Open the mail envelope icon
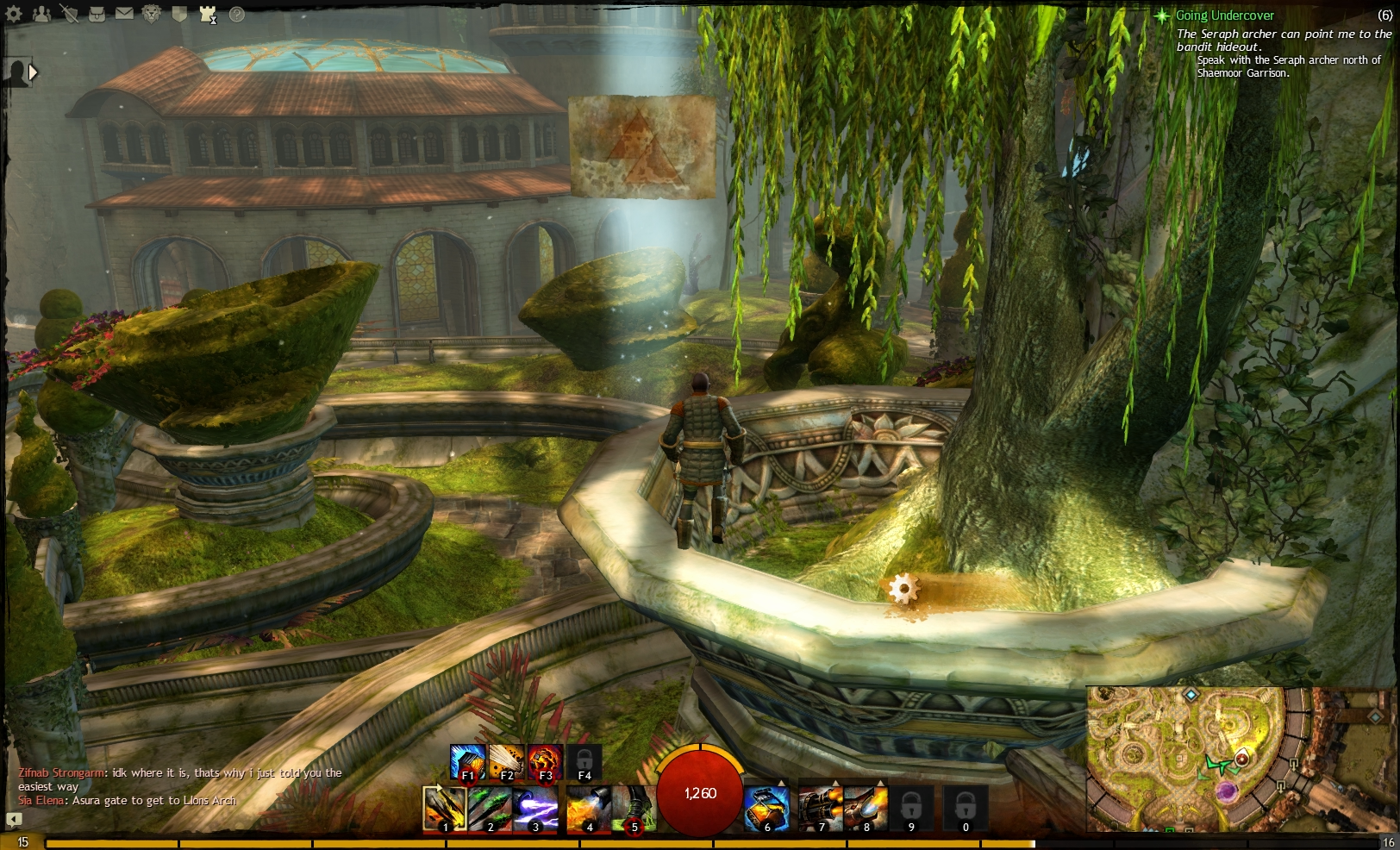 (124, 13)
